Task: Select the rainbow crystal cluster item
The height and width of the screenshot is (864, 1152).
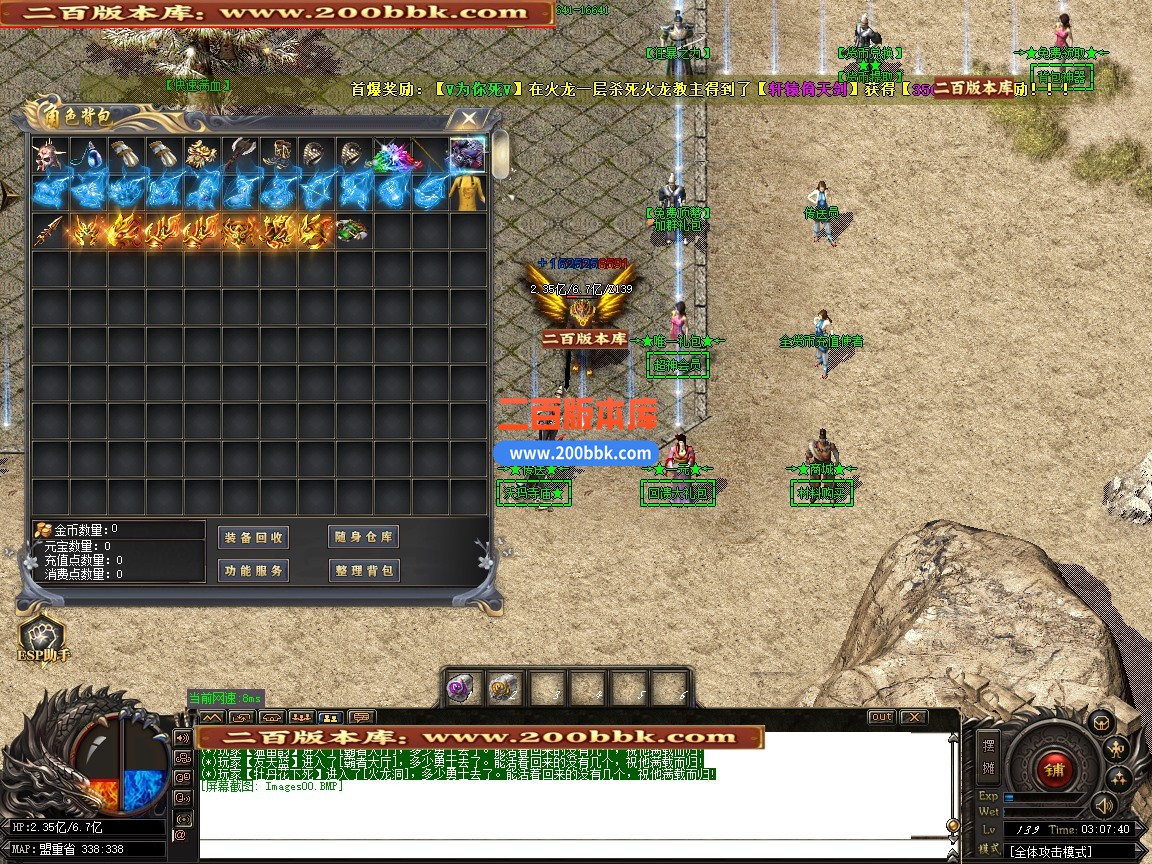Action: click(x=391, y=155)
